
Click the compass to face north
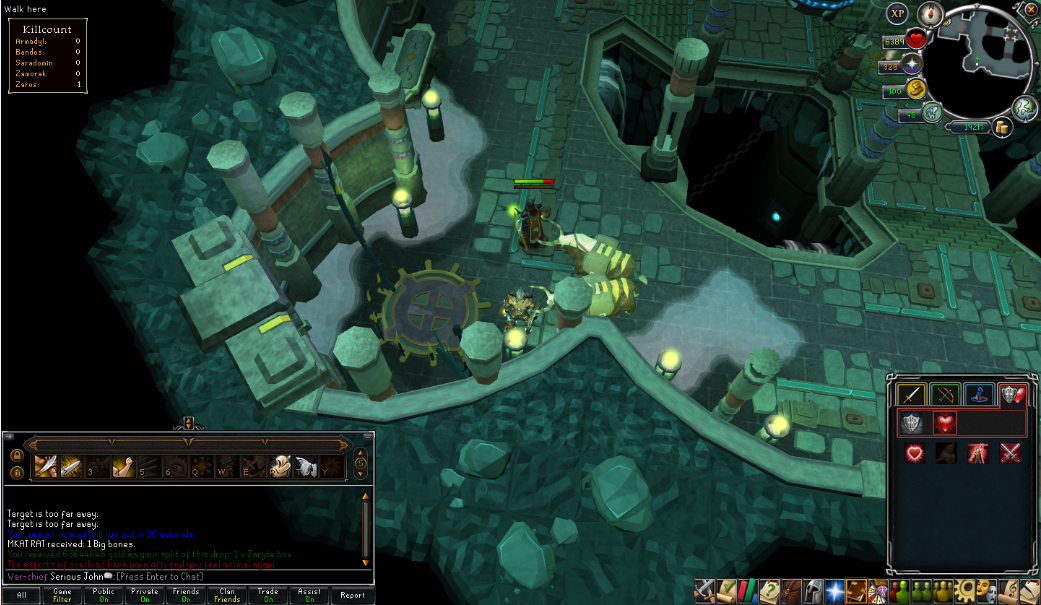(931, 14)
